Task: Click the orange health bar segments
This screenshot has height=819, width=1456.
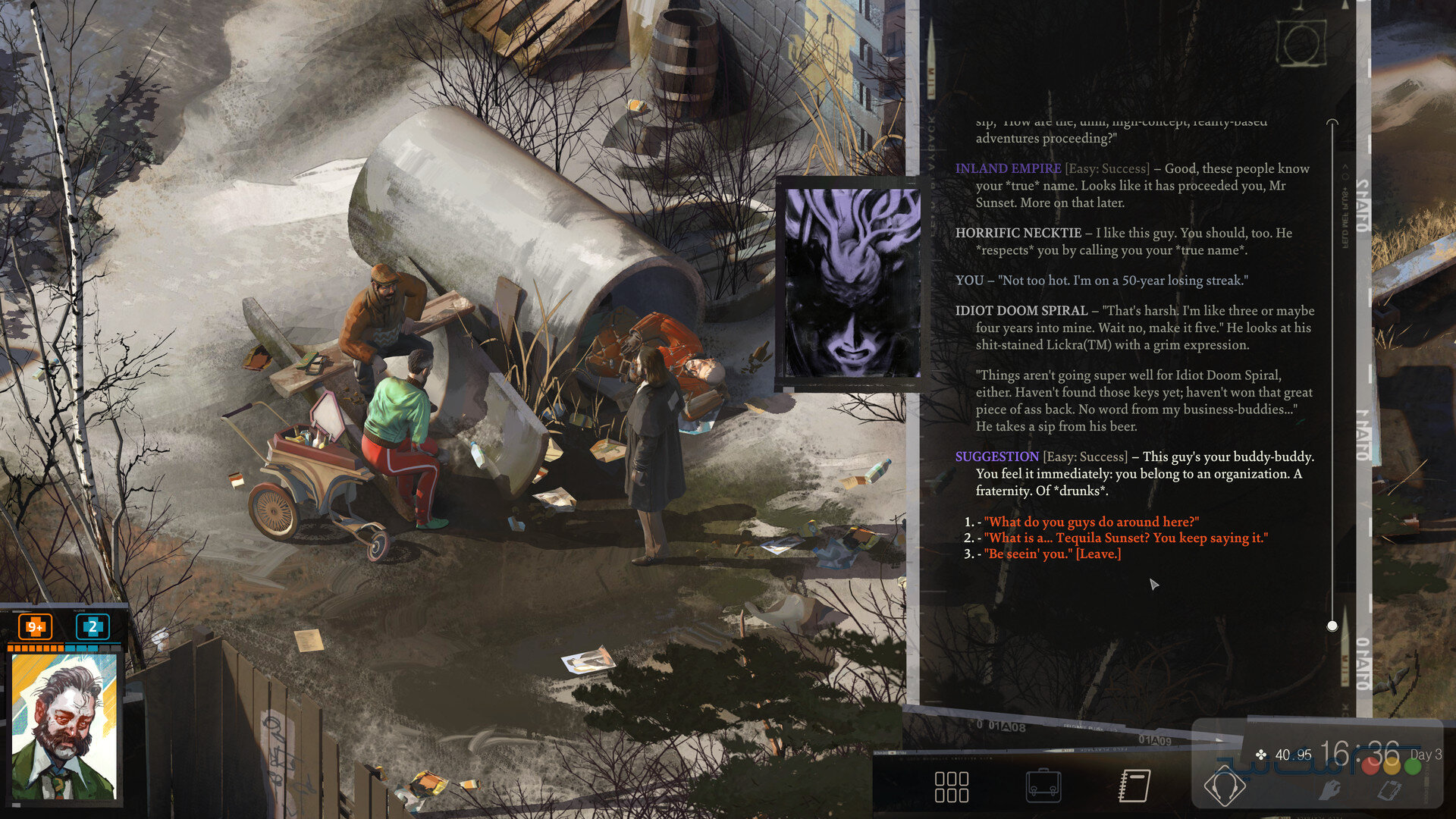Action: (35, 648)
